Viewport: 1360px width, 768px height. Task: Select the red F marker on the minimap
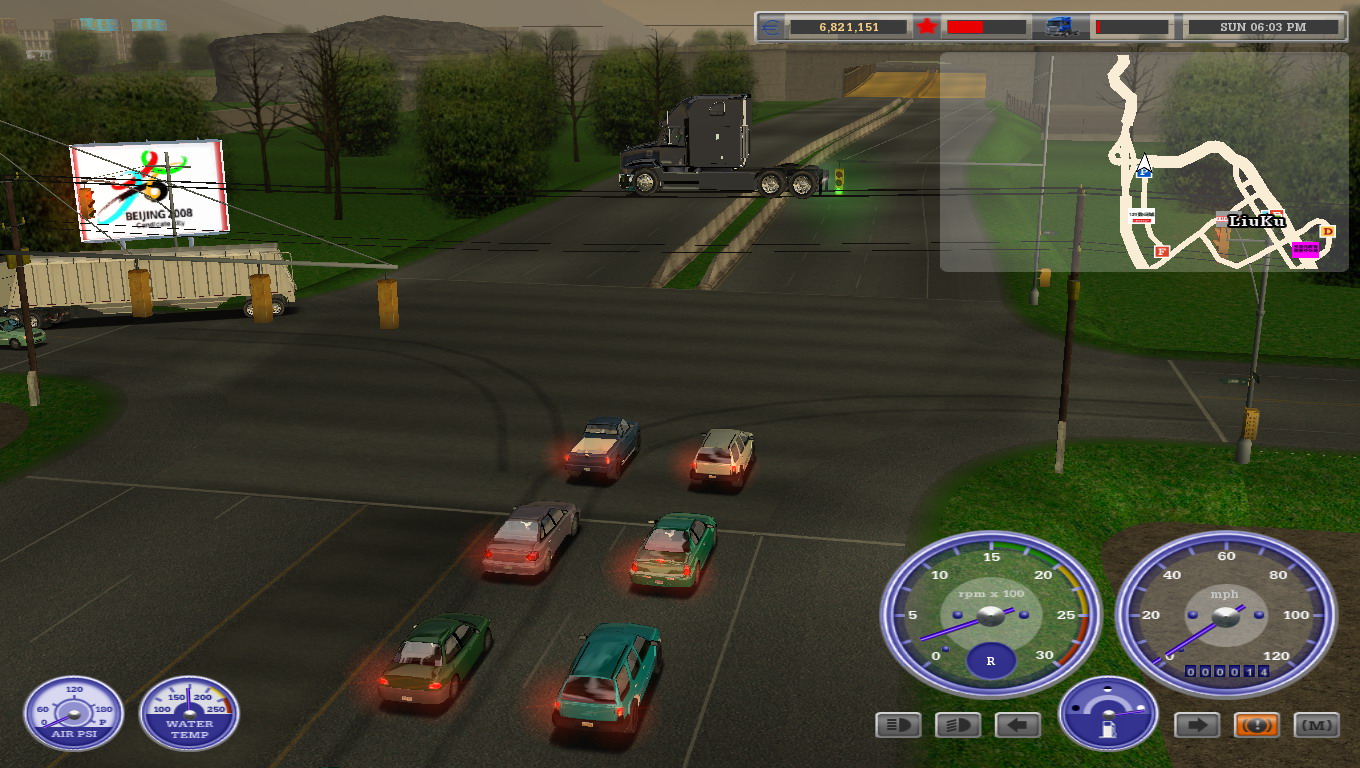1161,252
